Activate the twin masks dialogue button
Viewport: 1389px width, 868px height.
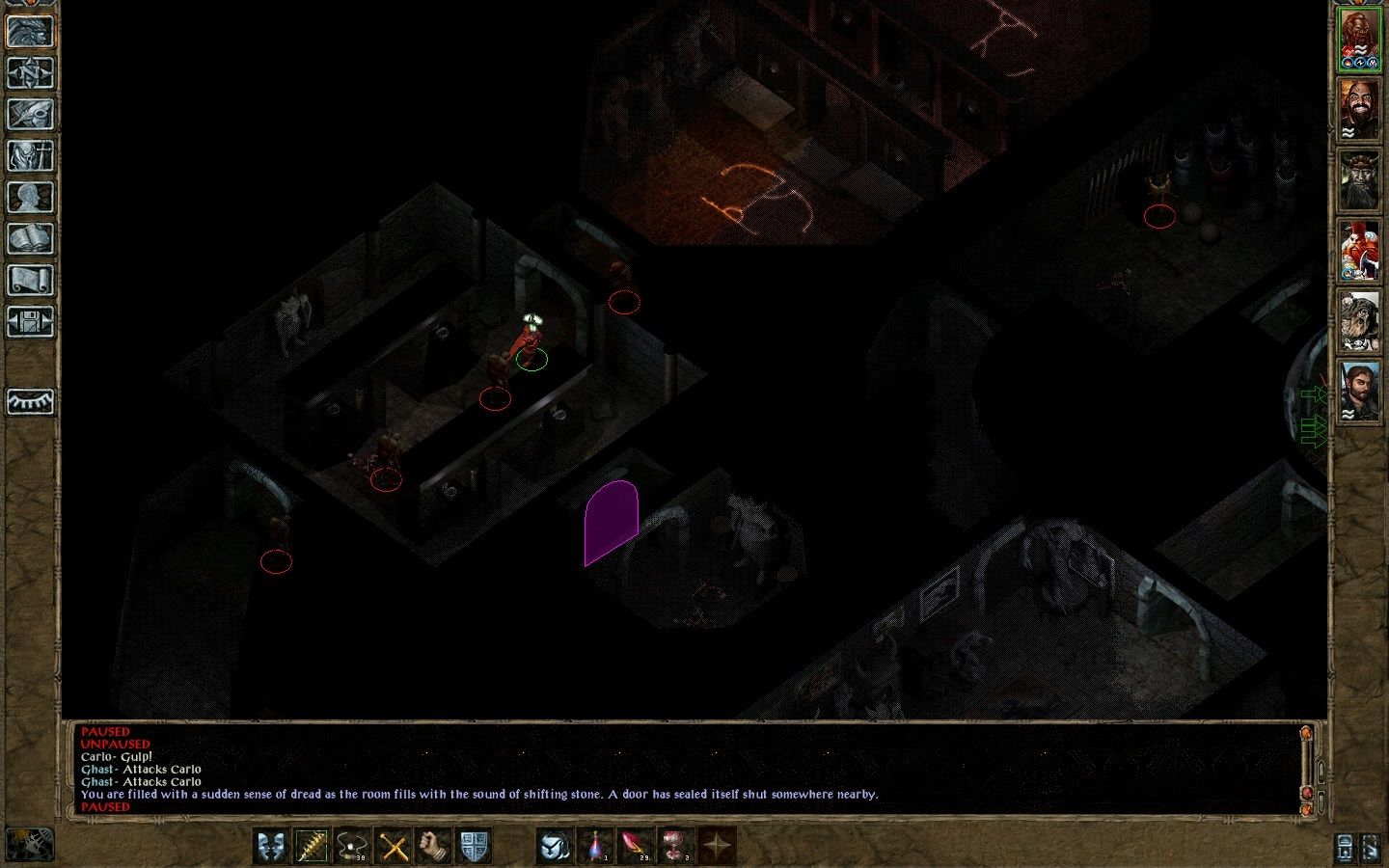[x=272, y=847]
